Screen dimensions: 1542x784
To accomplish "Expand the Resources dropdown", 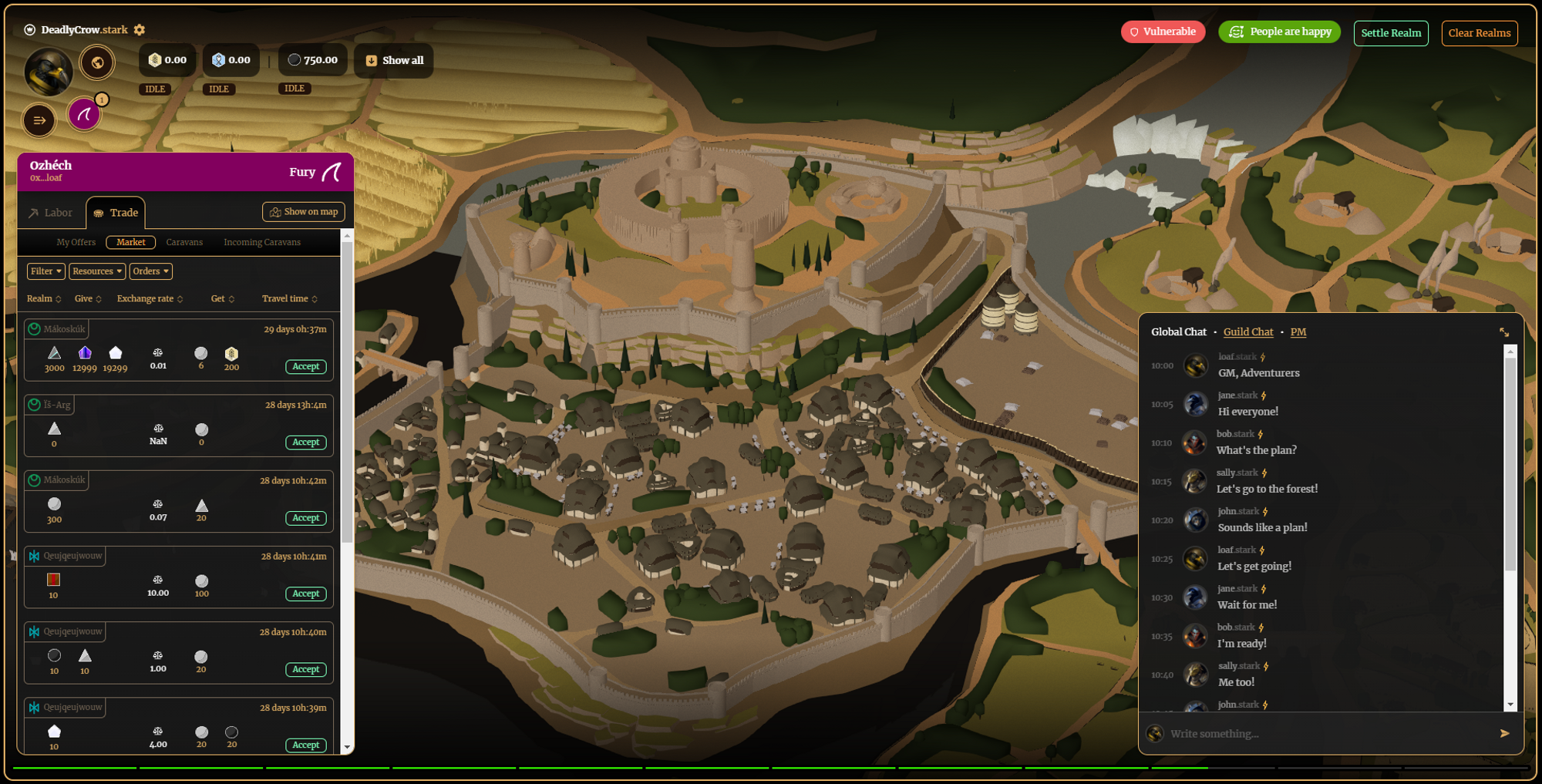I will tap(97, 271).
